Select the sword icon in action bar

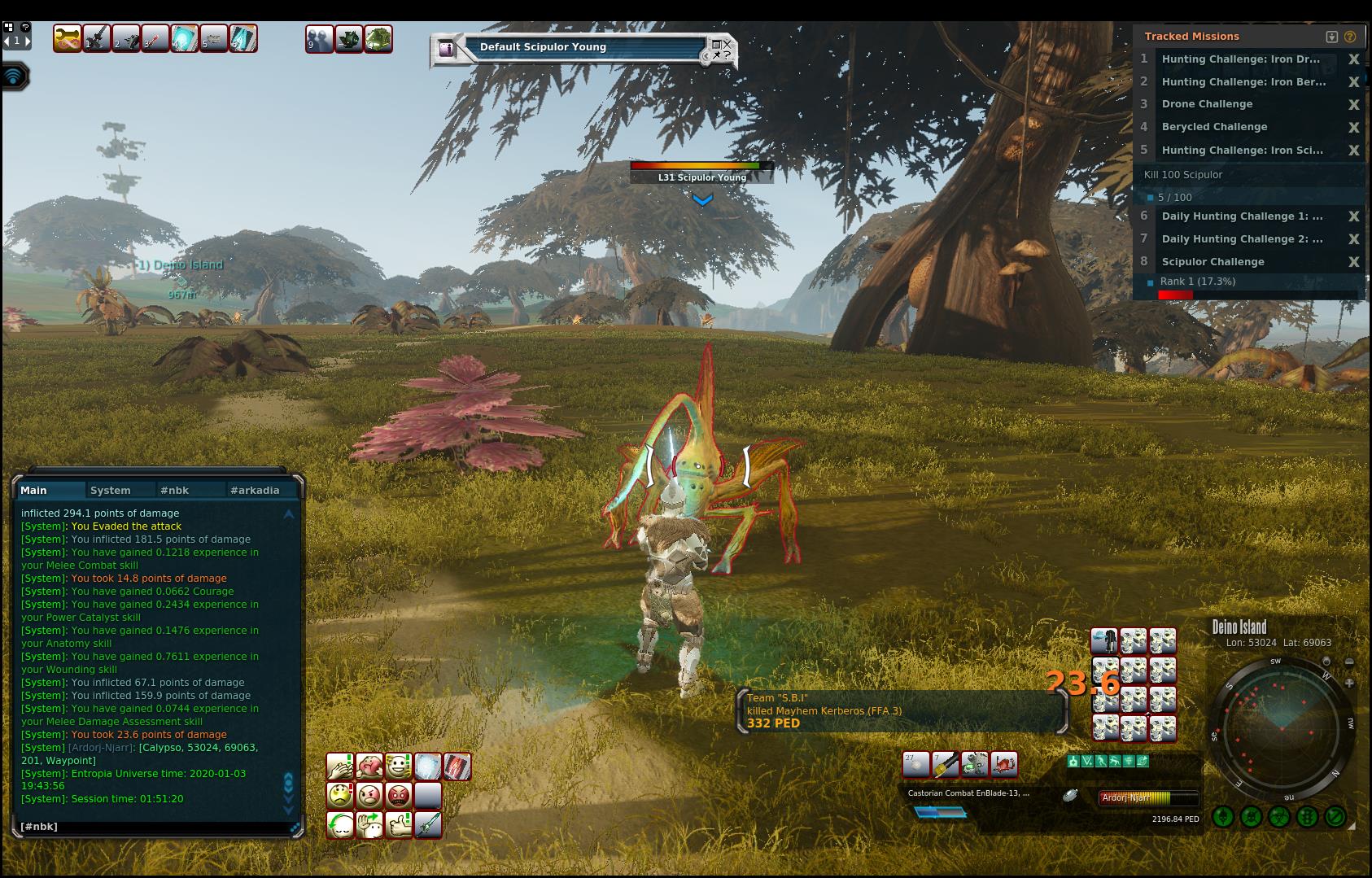(x=428, y=825)
